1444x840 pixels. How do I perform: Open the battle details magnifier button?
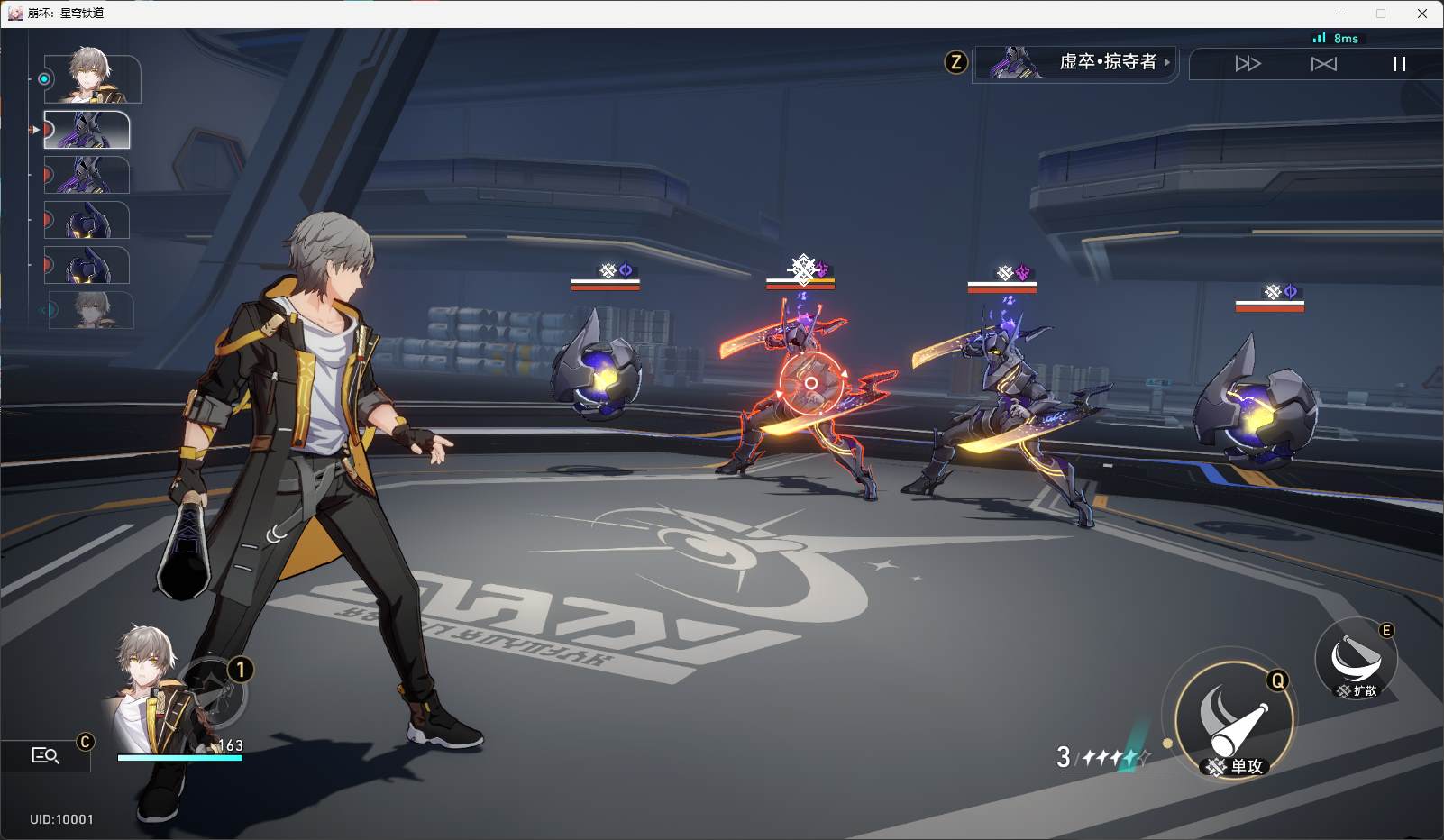(x=45, y=755)
